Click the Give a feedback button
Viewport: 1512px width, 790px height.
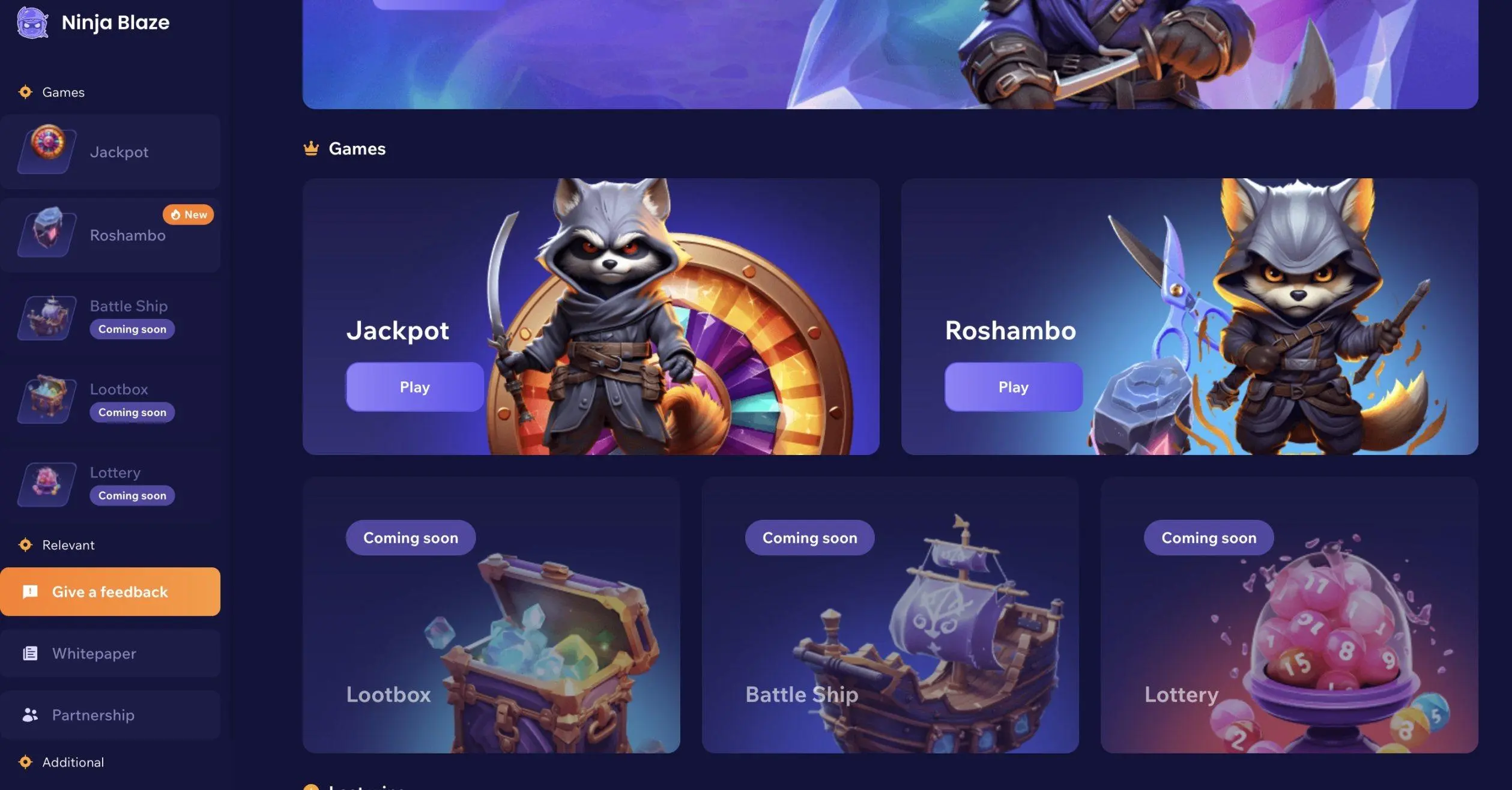[110, 592]
